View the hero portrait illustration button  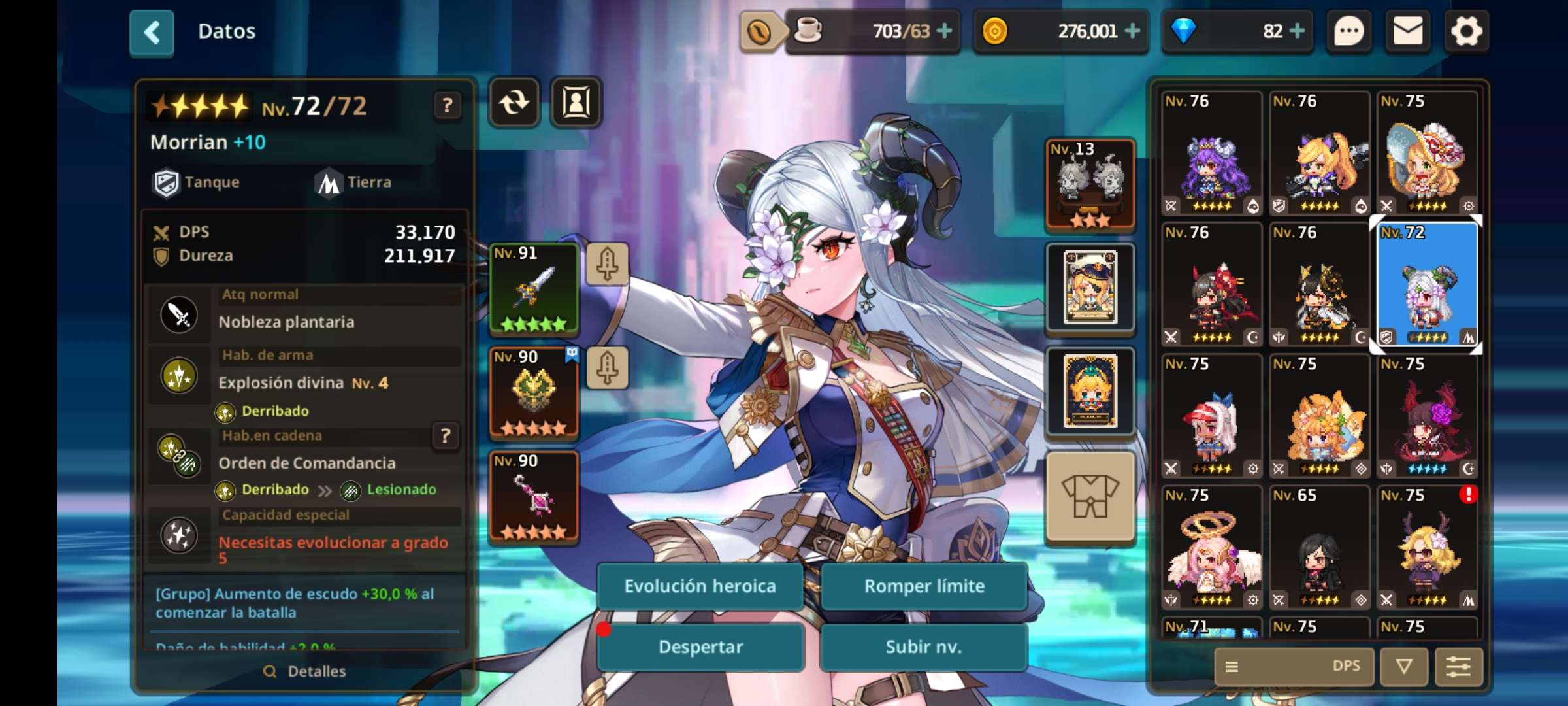coord(576,103)
